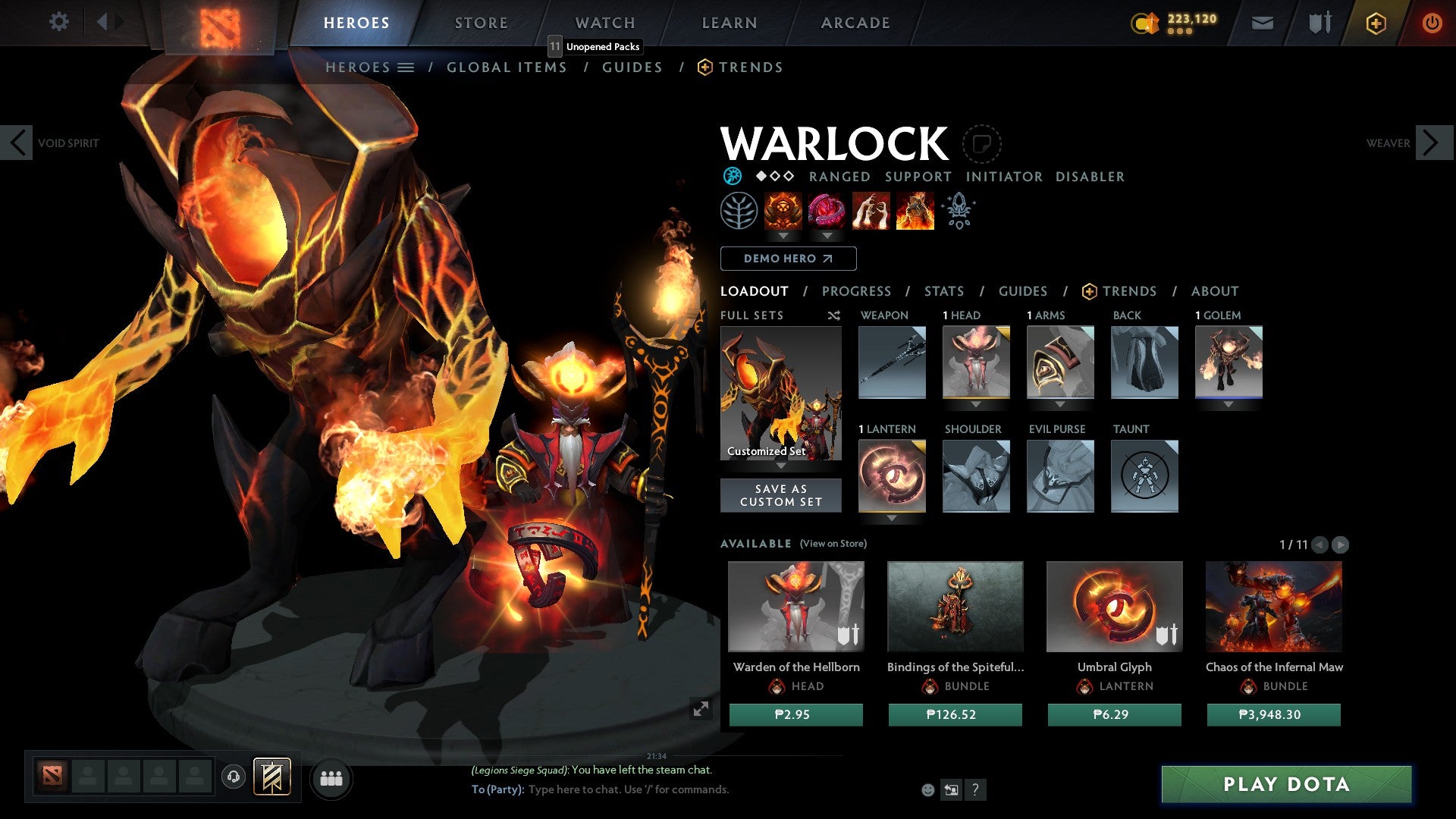The image size is (1456, 819).
Task: Click the View on Store link
Action: click(x=833, y=544)
